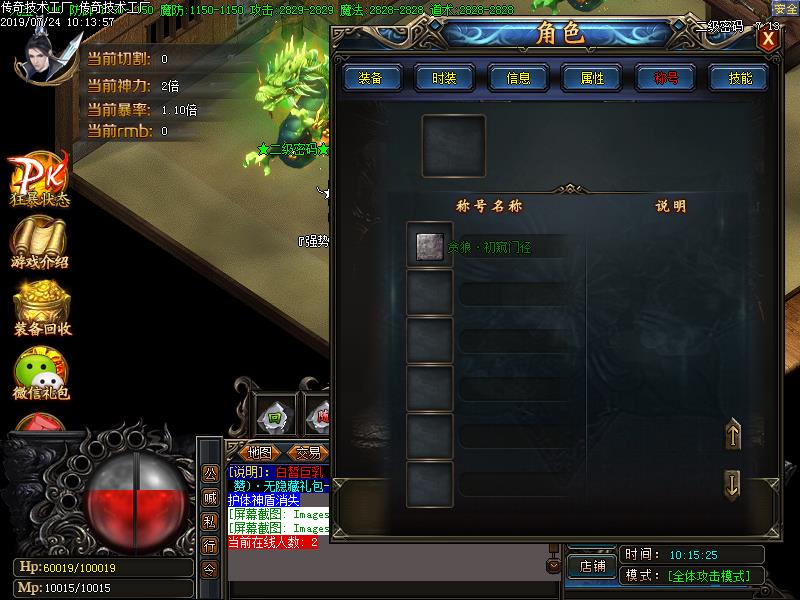Viewport: 800px width, 600px height.
Task: Click the title list down arrow
Action: click(732, 484)
